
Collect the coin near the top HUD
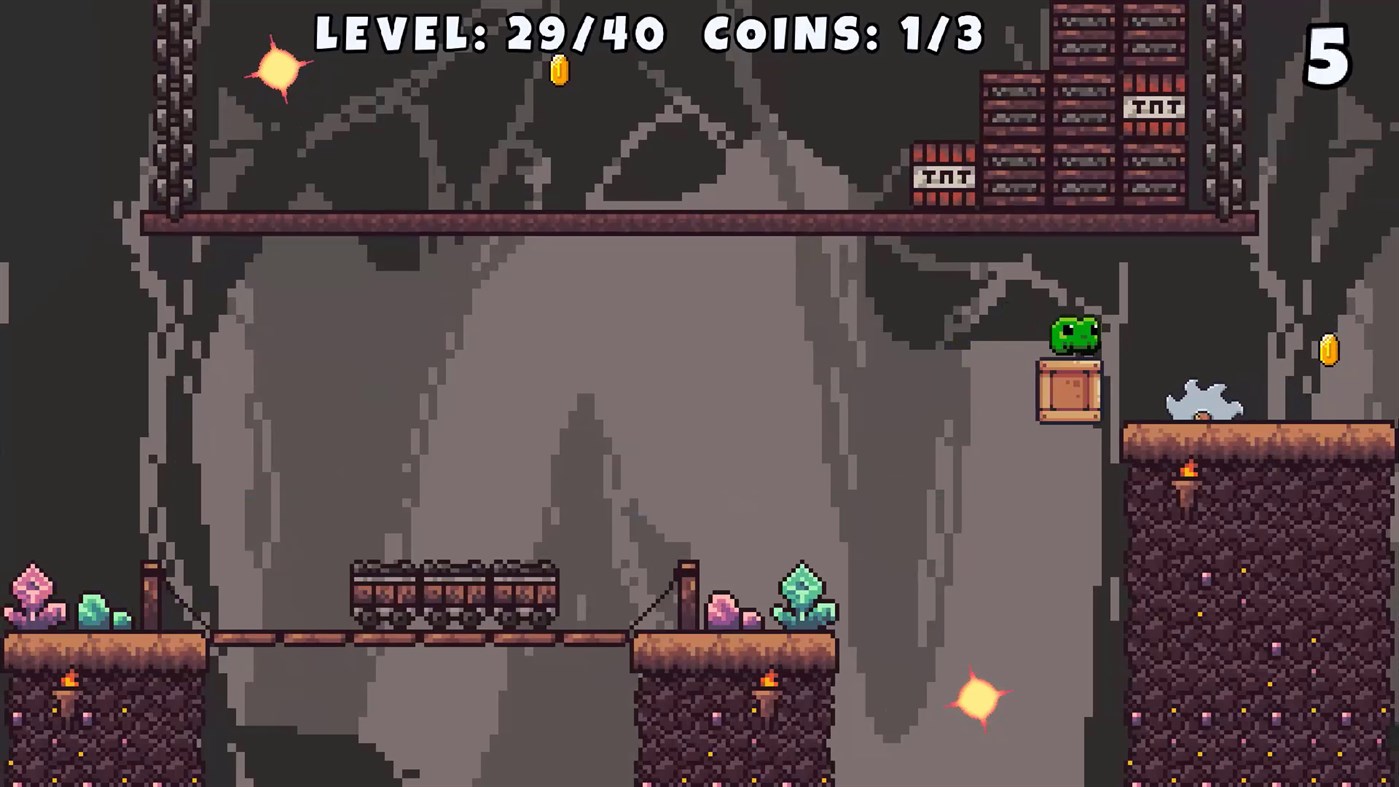[x=559, y=70]
